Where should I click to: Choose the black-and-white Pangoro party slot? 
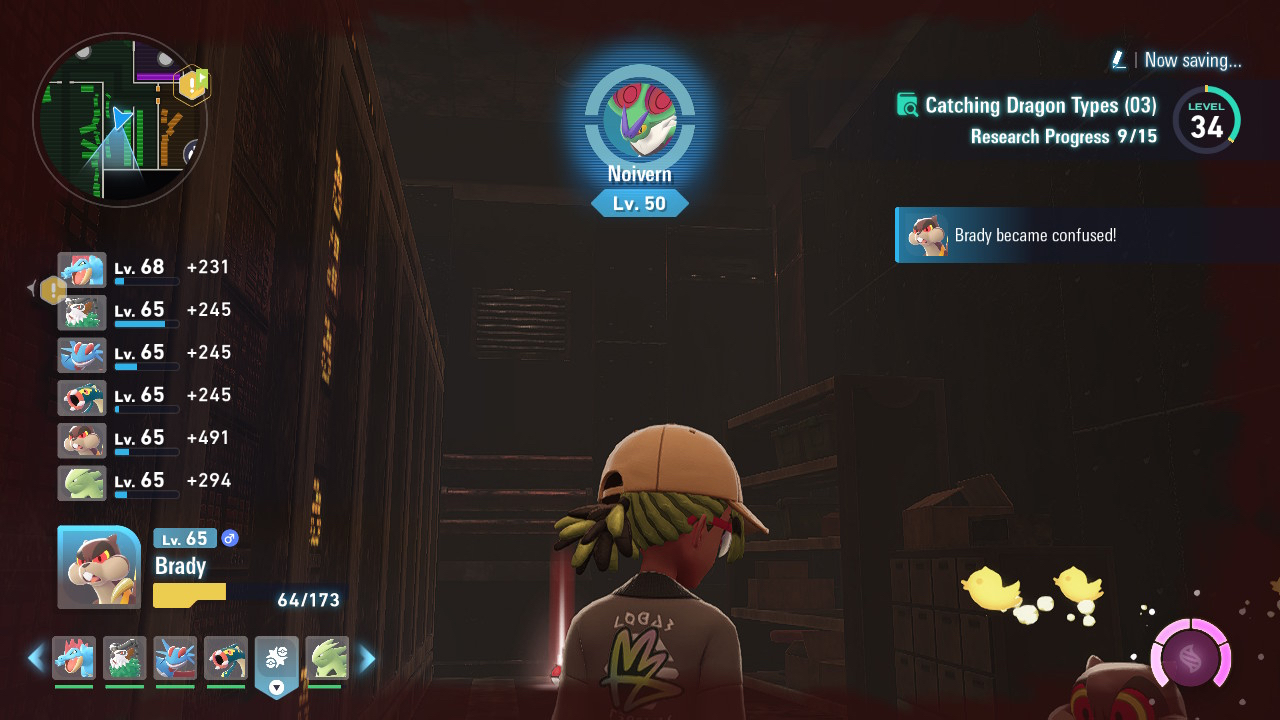125,658
